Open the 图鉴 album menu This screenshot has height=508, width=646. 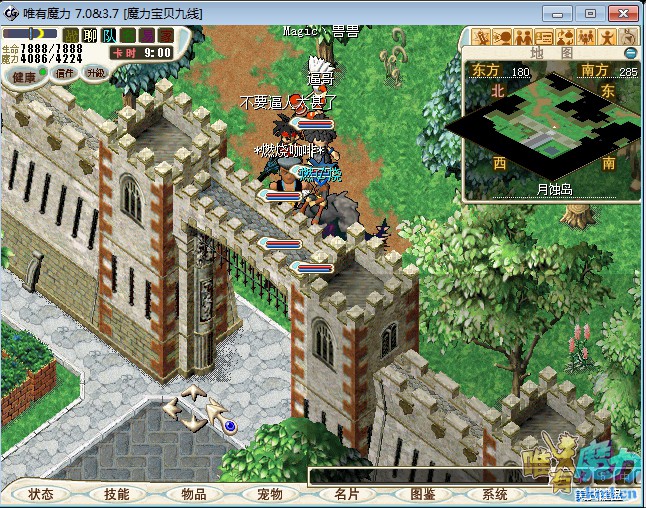(422, 494)
